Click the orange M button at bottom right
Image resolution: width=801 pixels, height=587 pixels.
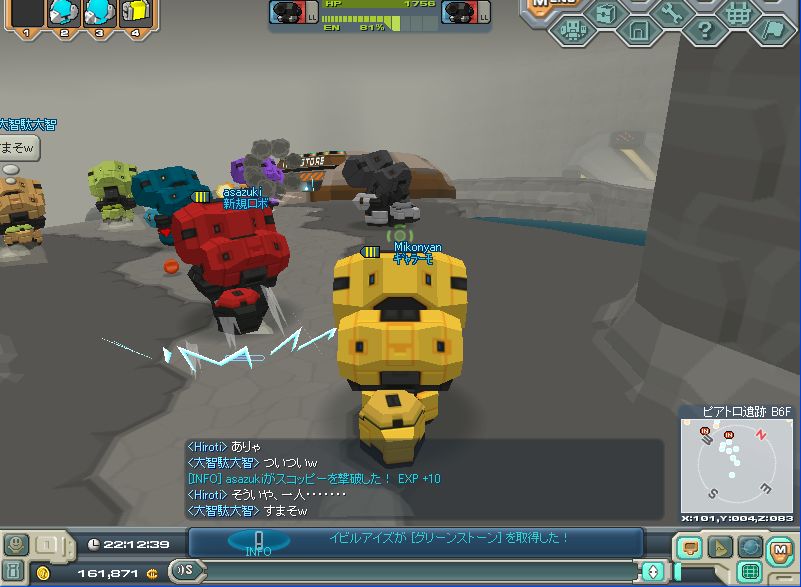point(780,547)
